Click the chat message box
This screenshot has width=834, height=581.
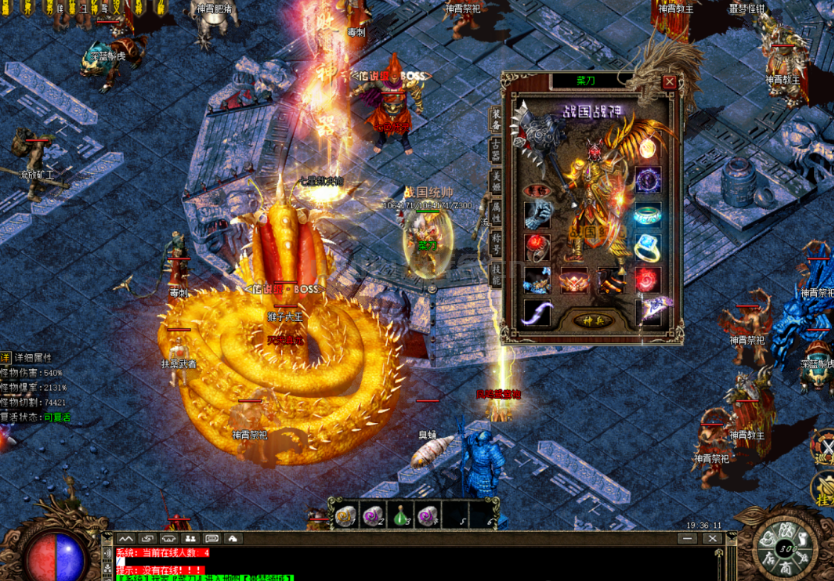(400, 564)
